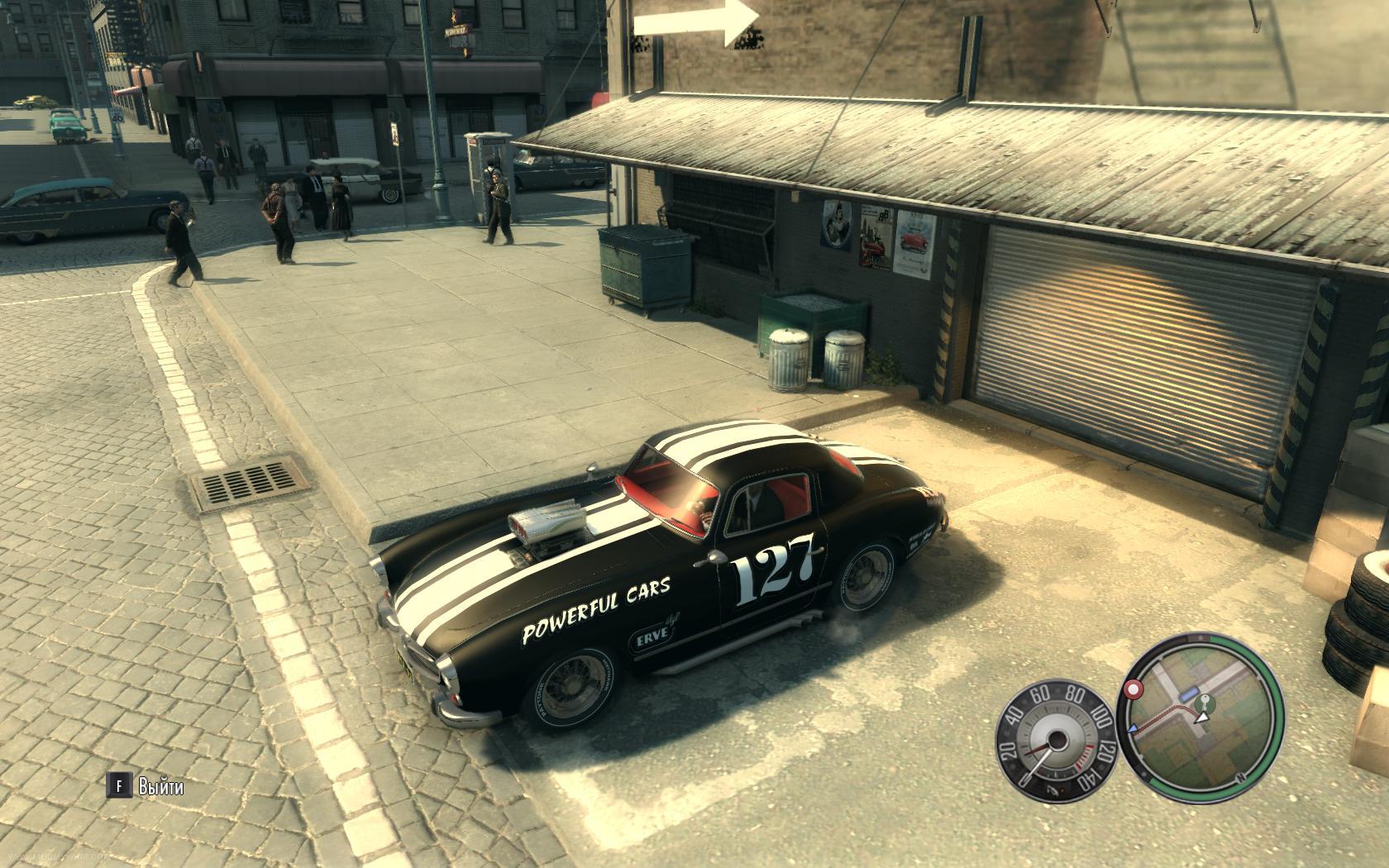
Task: Select the blue arrow marker on minimap edge
Action: [x=1133, y=727]
